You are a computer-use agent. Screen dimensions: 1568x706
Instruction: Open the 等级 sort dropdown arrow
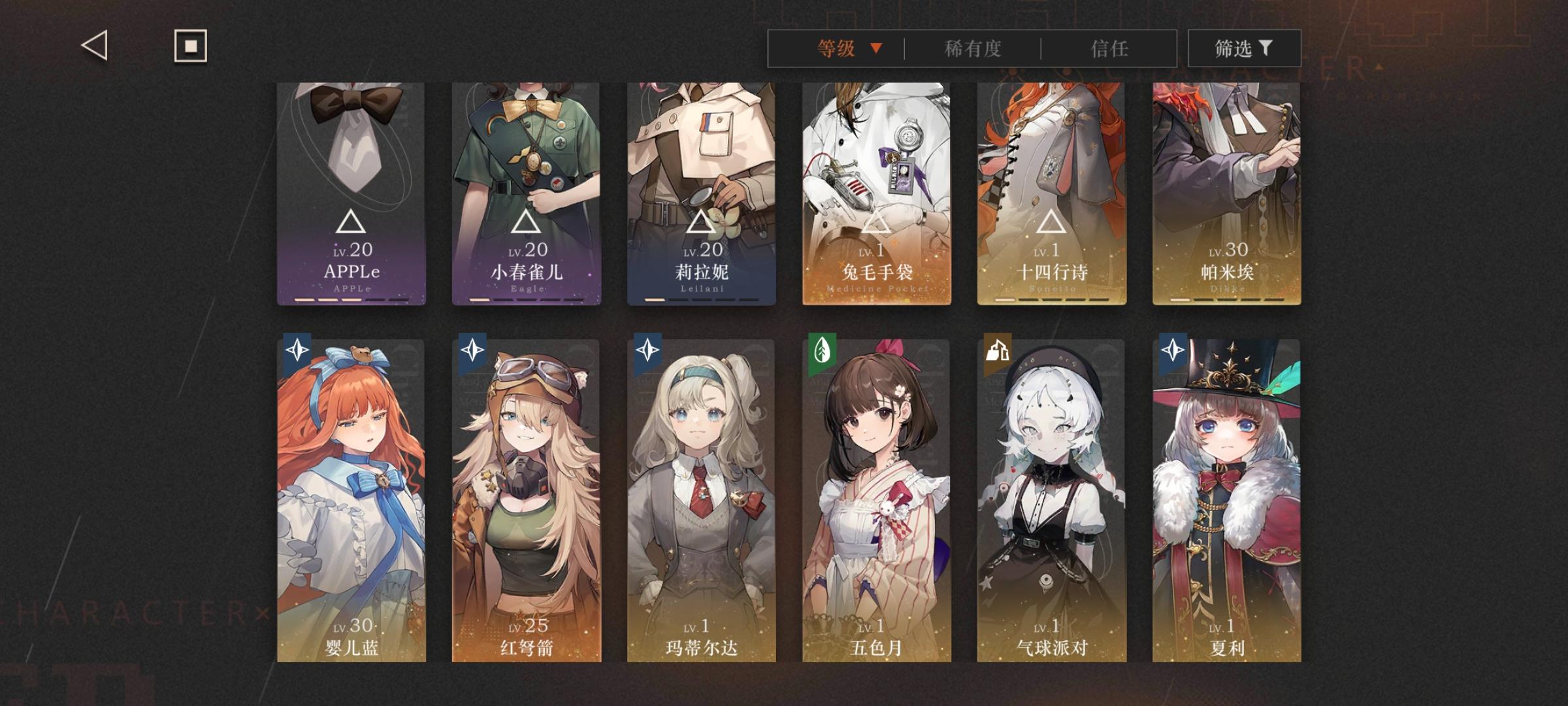click(876, 48)
